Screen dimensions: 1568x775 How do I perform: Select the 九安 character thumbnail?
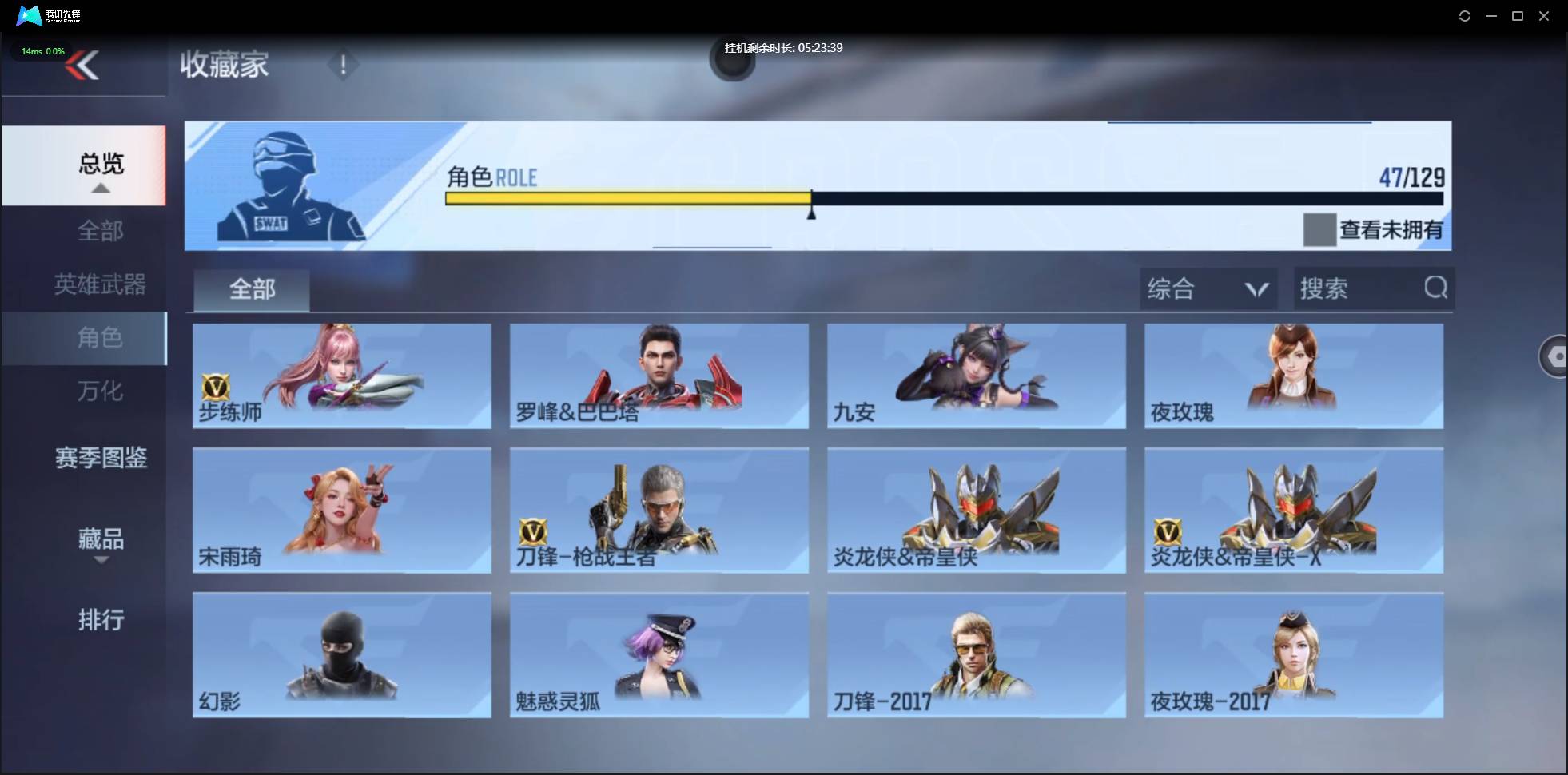pyautogui.click(x=976, y=376)
